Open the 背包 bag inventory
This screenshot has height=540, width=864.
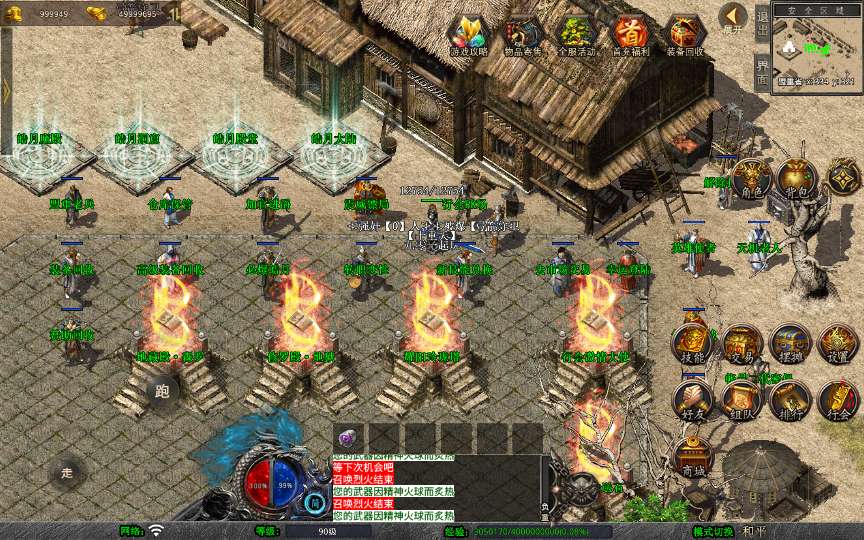(x=796, y=179)
